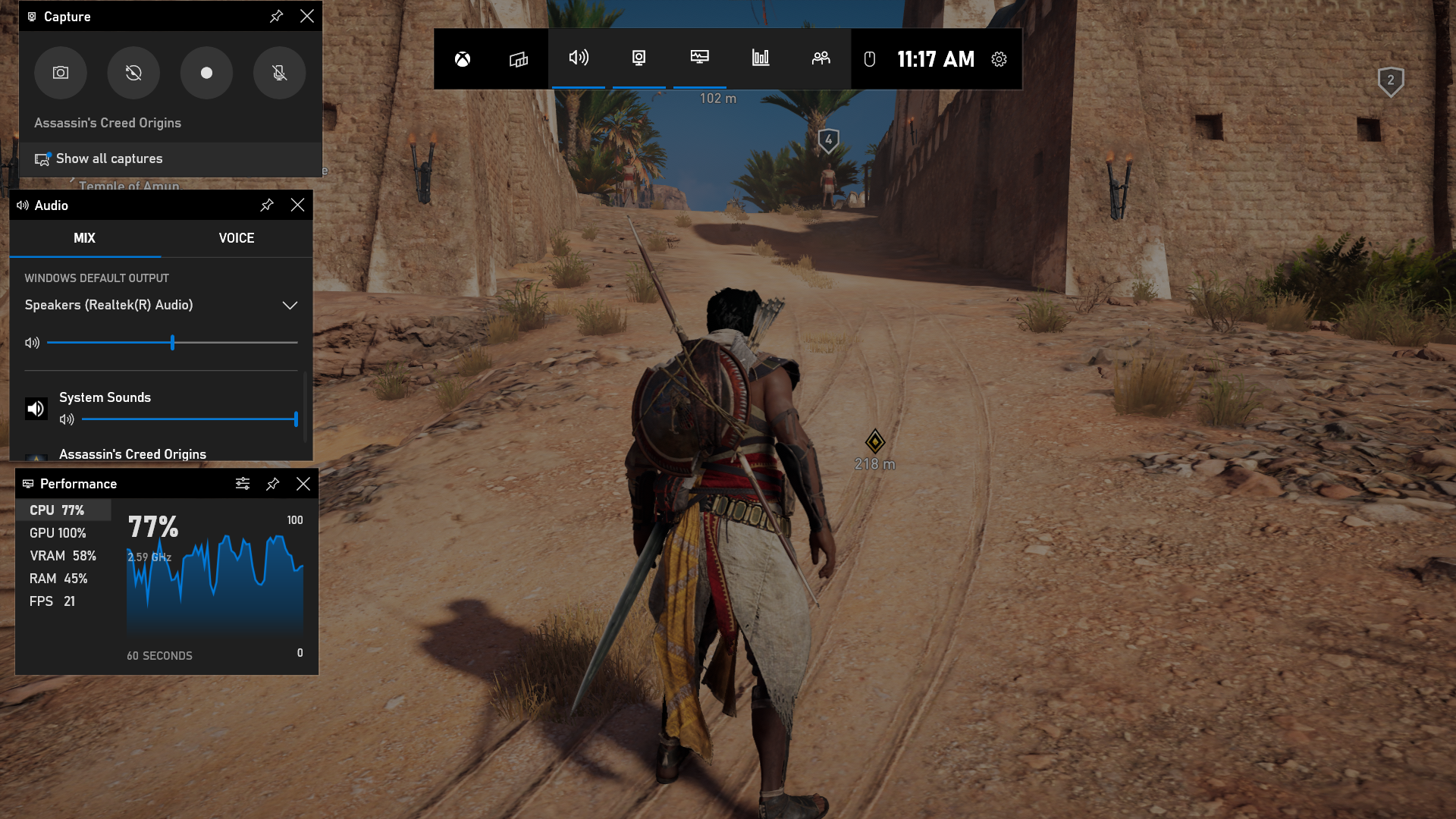Screen dimensions: 1456x819
Task: Switch to the VOICE tab
Action: click(x=237, y=238)
